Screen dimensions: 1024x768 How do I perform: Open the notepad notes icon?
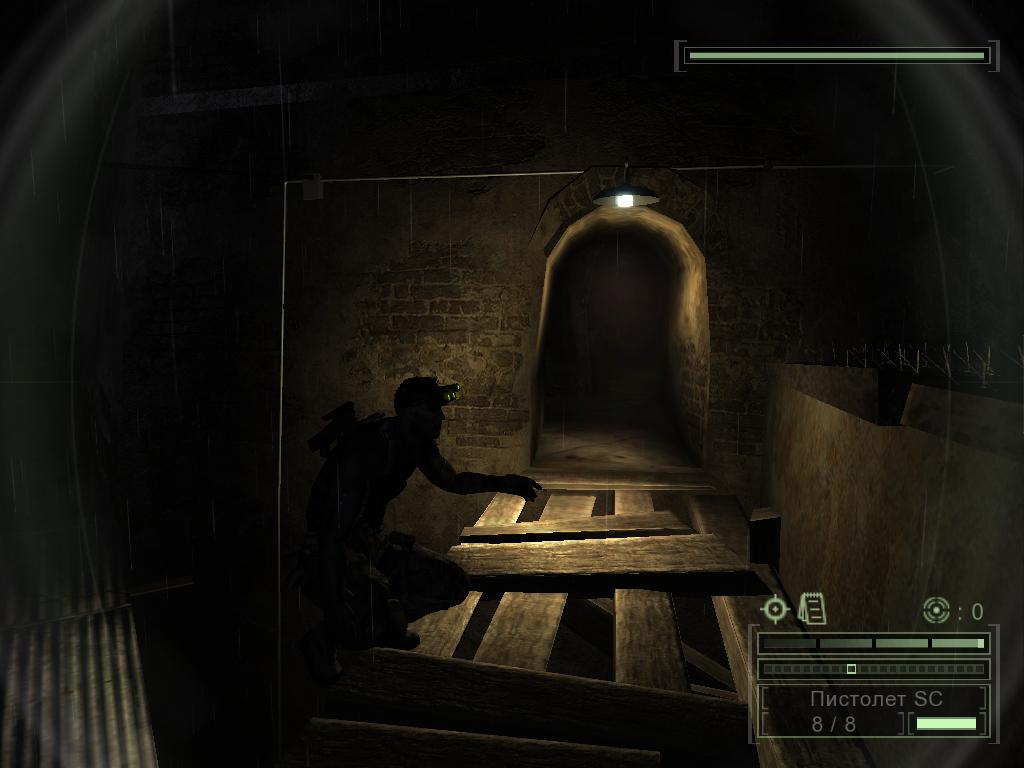pos(812,607)
